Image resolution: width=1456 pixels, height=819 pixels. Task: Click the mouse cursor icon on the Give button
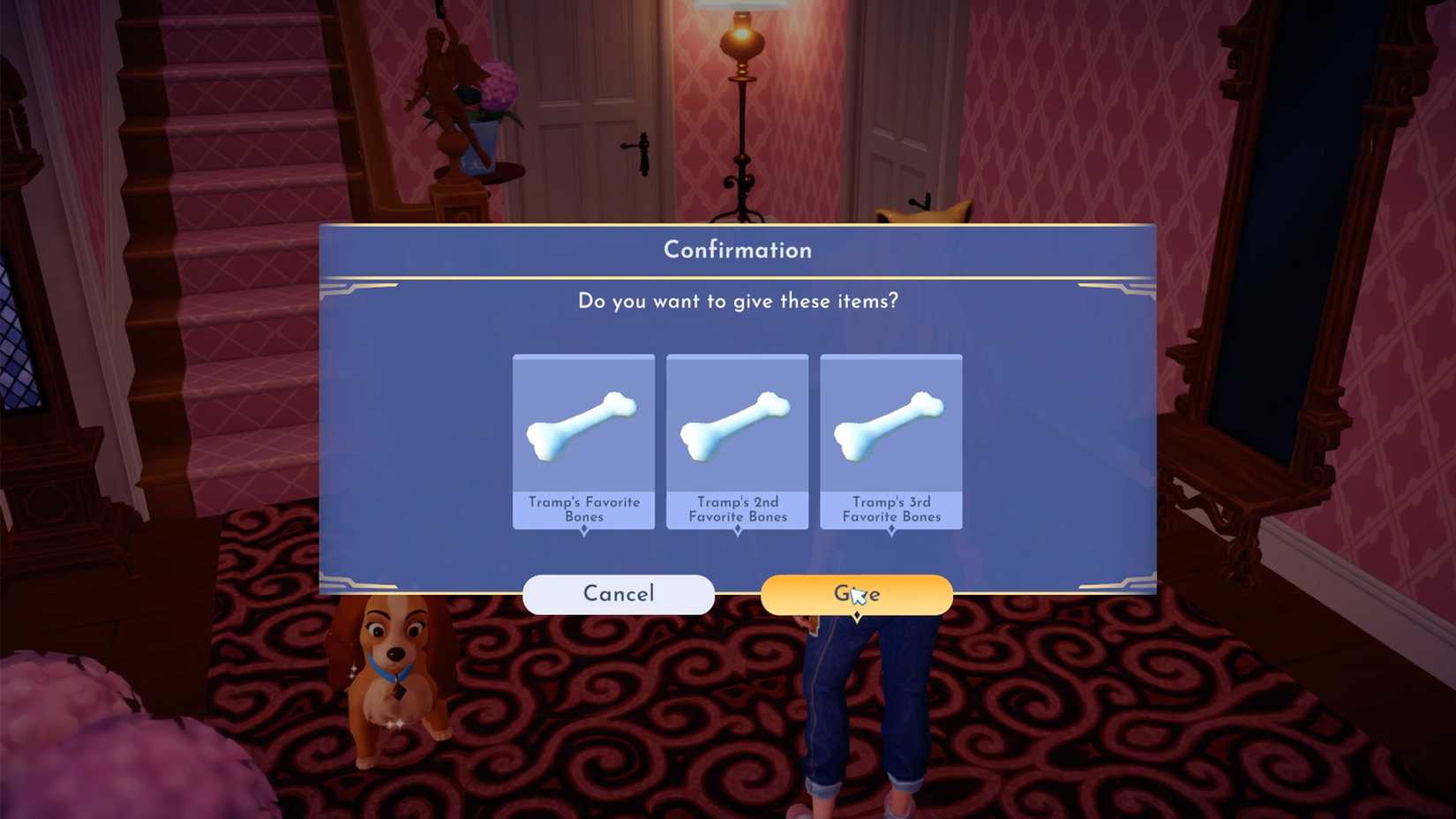click(858, 597)
